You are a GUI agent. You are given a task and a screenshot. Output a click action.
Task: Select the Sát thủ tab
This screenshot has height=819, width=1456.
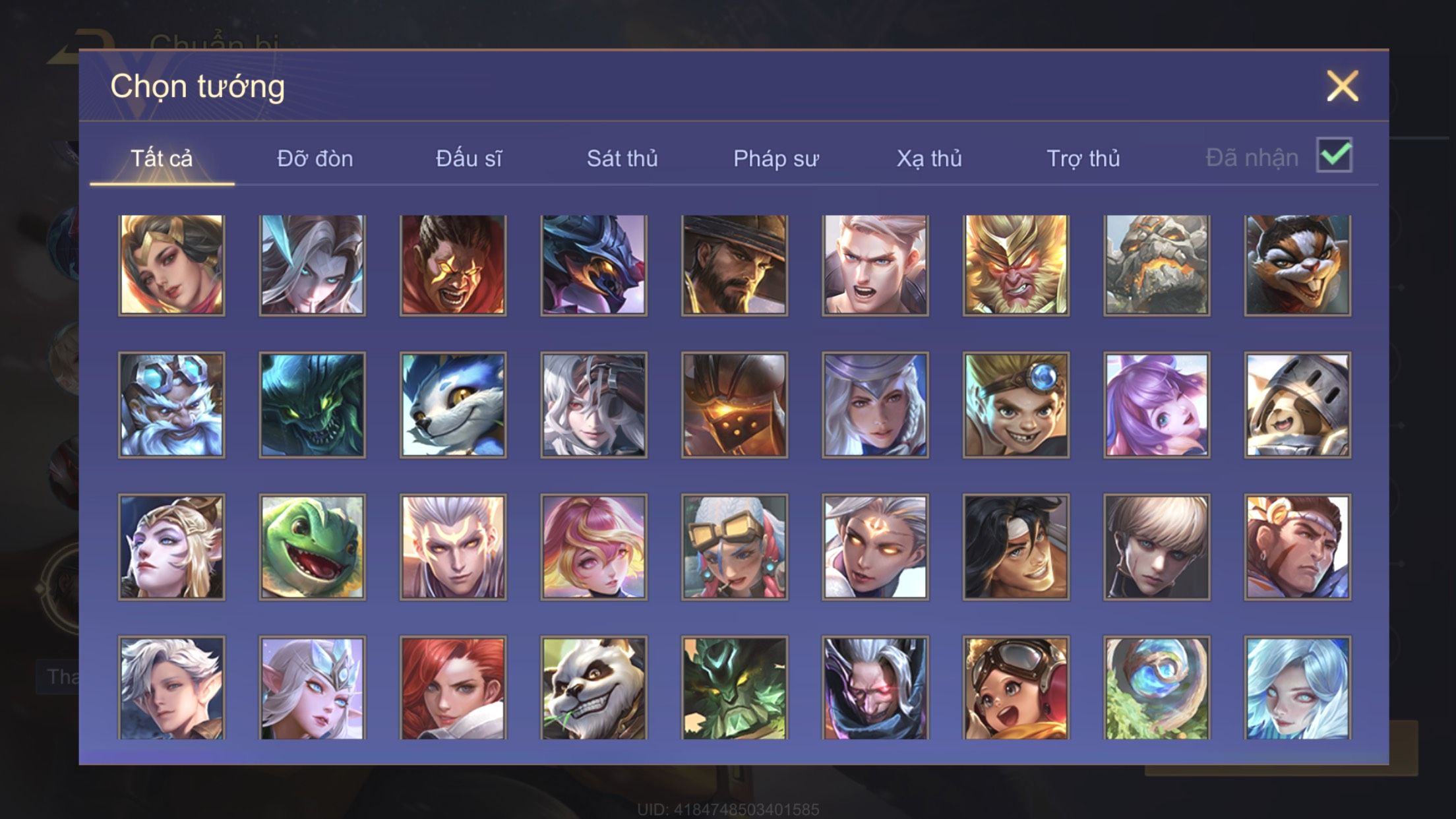[x=622, y=159]
